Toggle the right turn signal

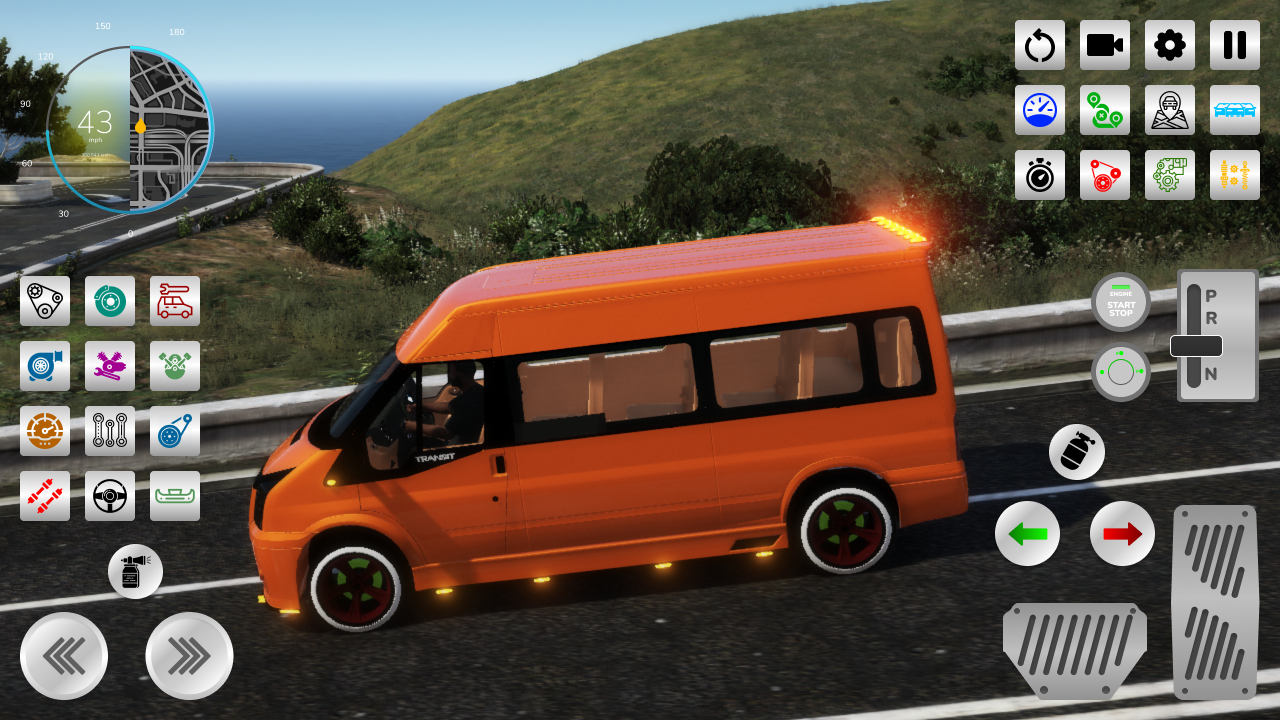click(x=1121, y=534)
